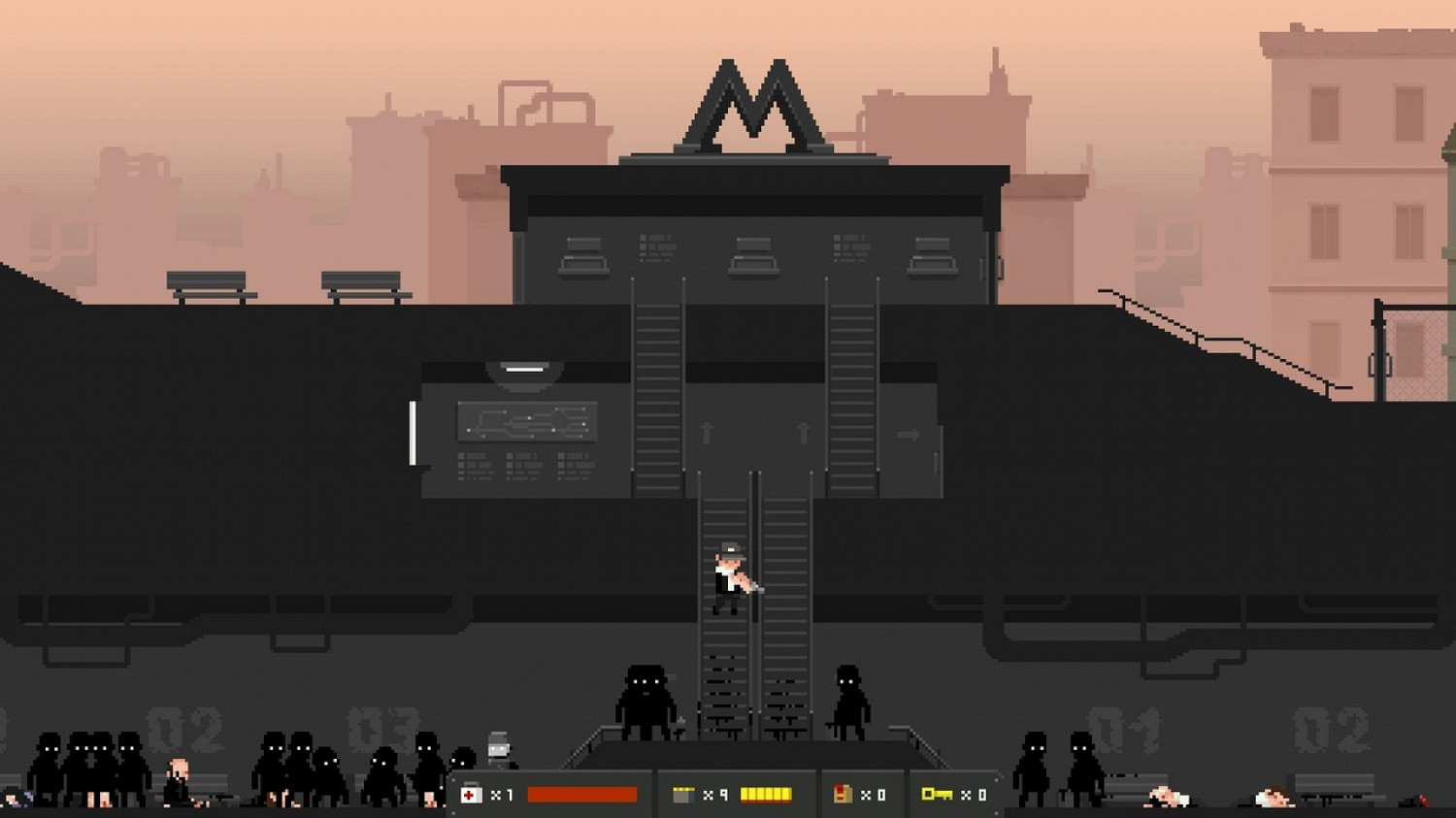Click the ammo magazine icon
Viewport: 1456px width, 818px height.
click(683, 795)
